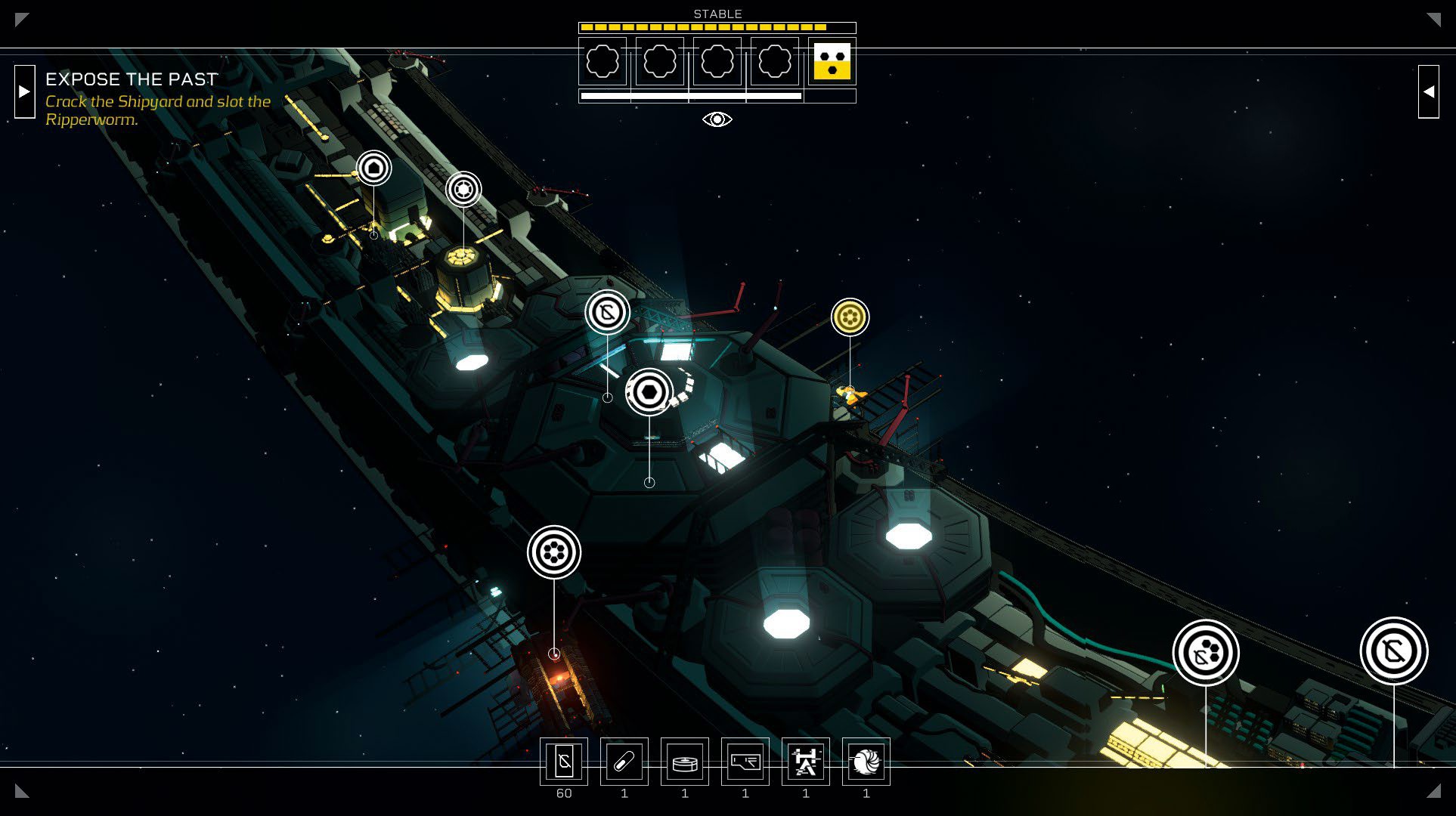
Task: Open the marker with dots and slashed symbol
Action: point(1206,653)
